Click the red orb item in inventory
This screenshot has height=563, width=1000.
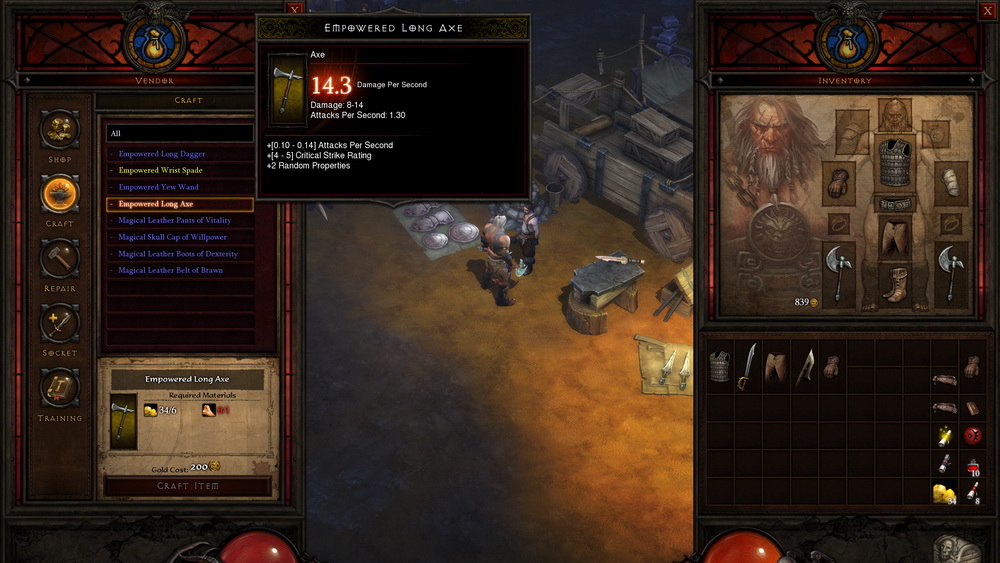pyautogui.click(x=971, y=436)
